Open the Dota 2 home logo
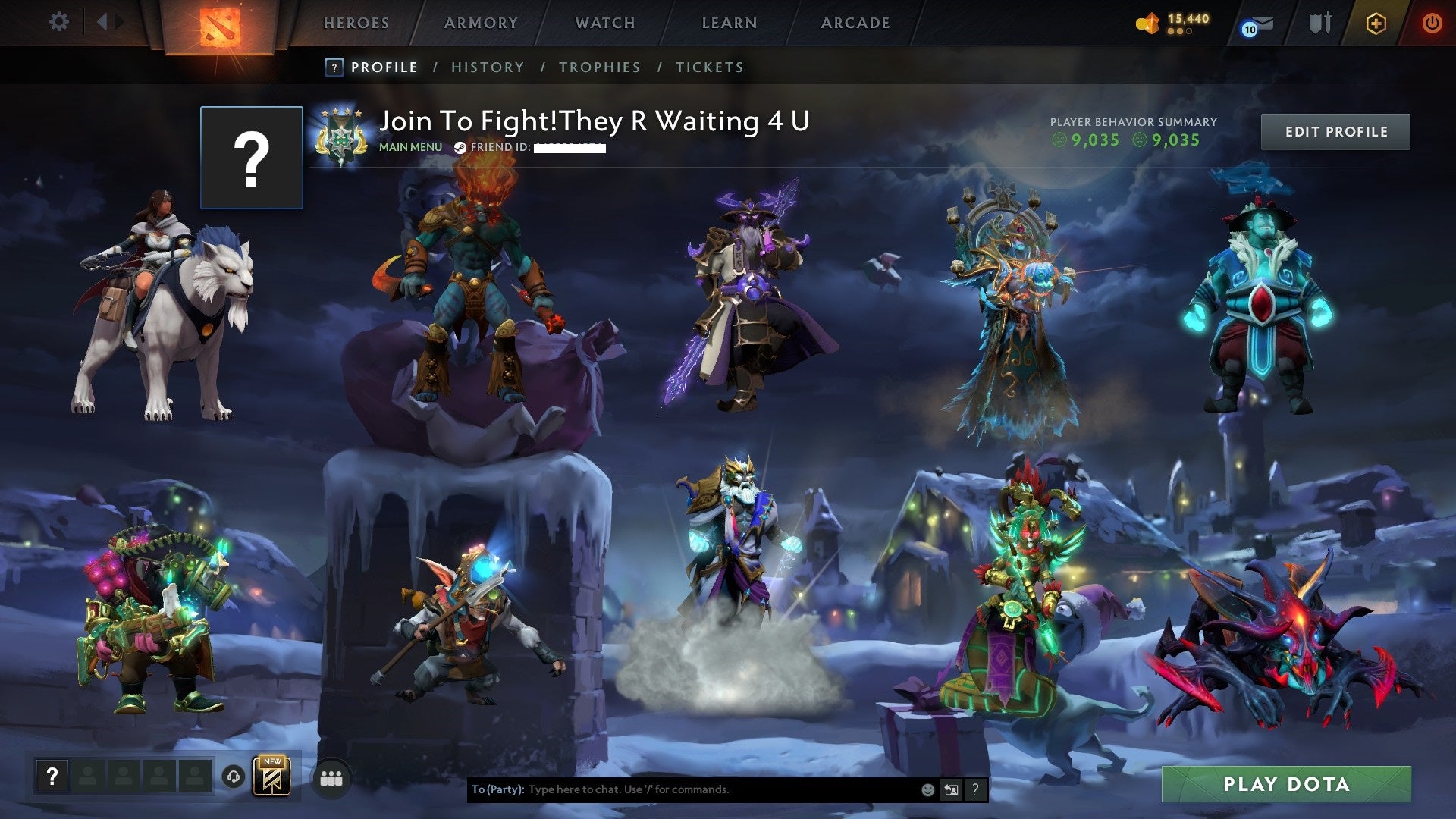Image resolution: width=1456 pixels, height=819 pixels. pyautogui.click(x=220, y=23)
